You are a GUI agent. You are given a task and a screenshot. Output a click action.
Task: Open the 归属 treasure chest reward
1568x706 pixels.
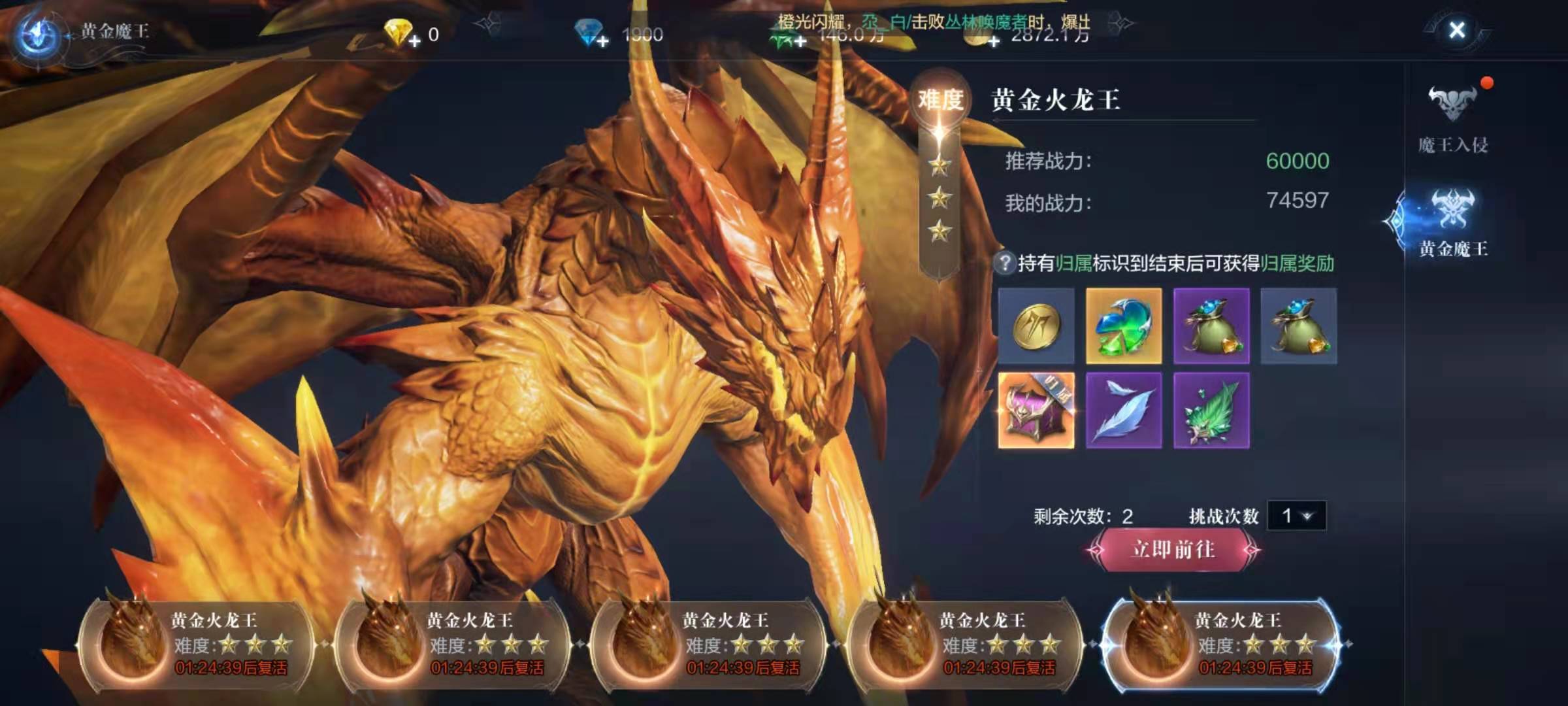(1036, 411)
